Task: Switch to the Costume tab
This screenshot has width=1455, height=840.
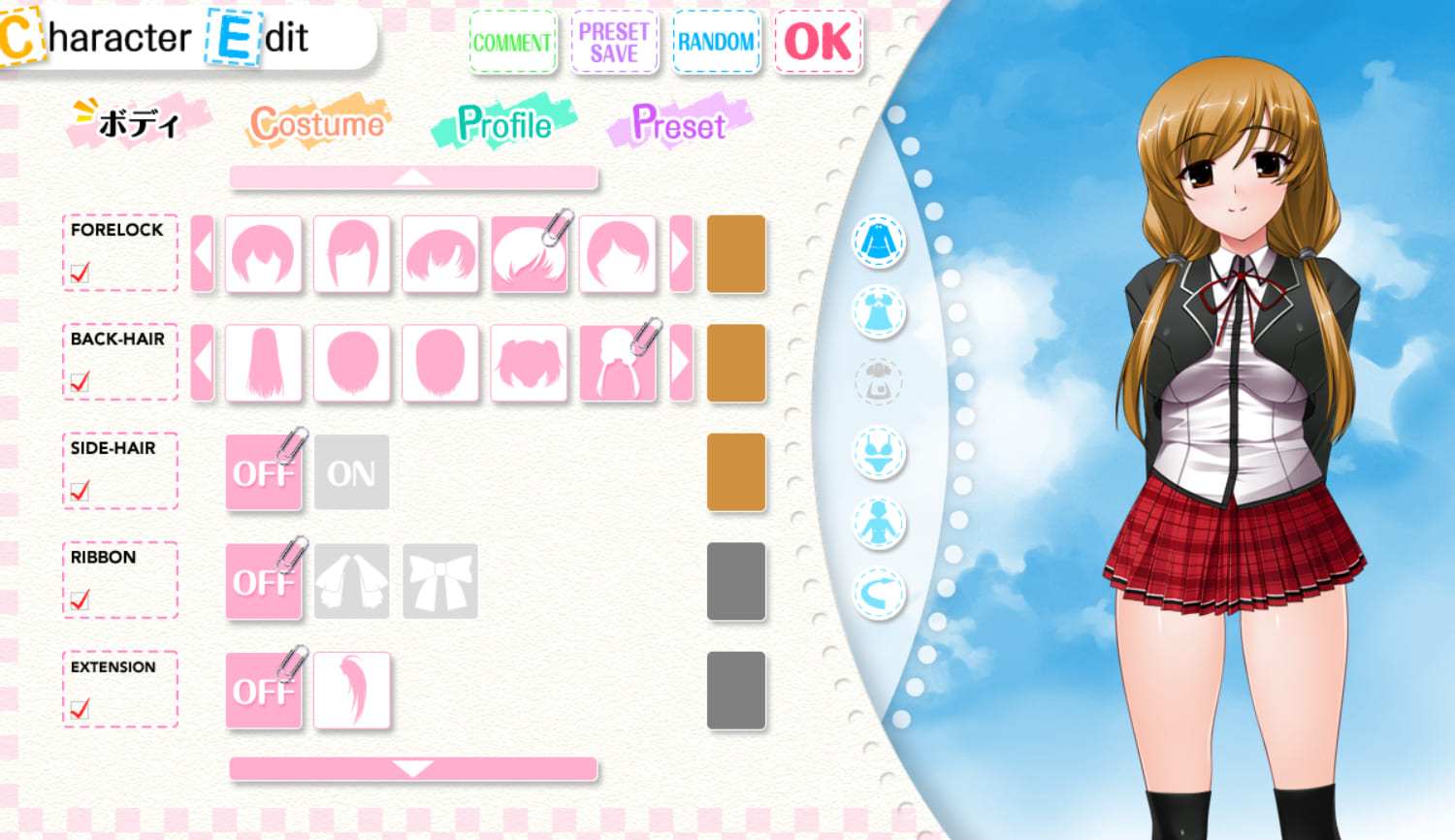Action: click(x=317, y=124)
